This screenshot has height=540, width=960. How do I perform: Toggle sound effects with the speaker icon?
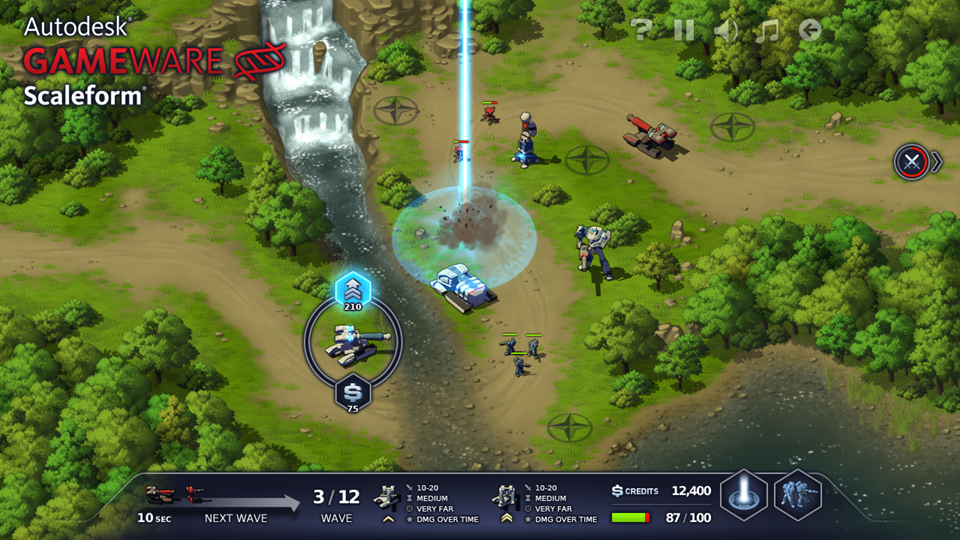click(x=726, y=30)
